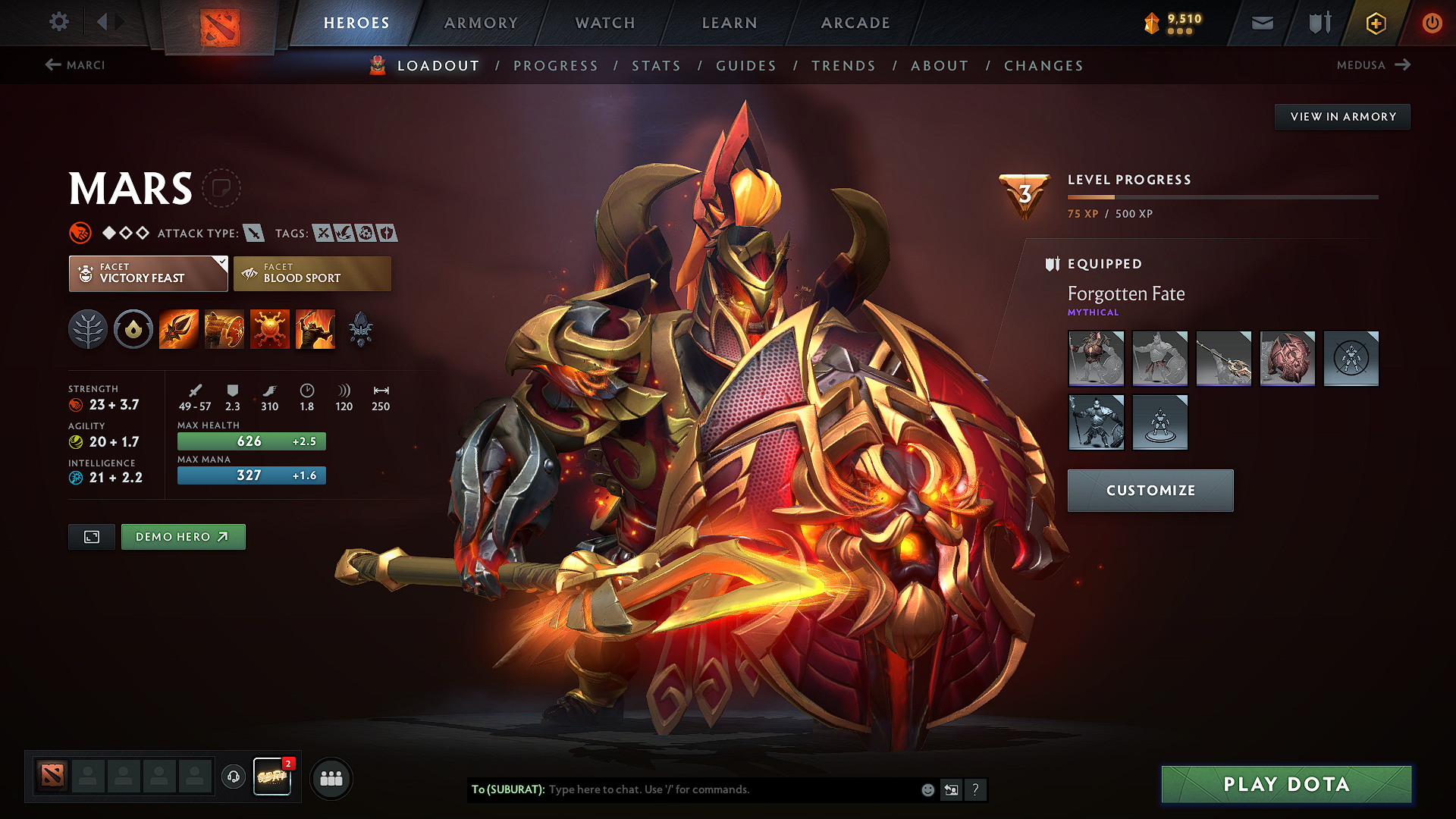This screenshot has width=1456, height=819.
Task: Click the innate ability droplet icon
Action: click(133, 328)
